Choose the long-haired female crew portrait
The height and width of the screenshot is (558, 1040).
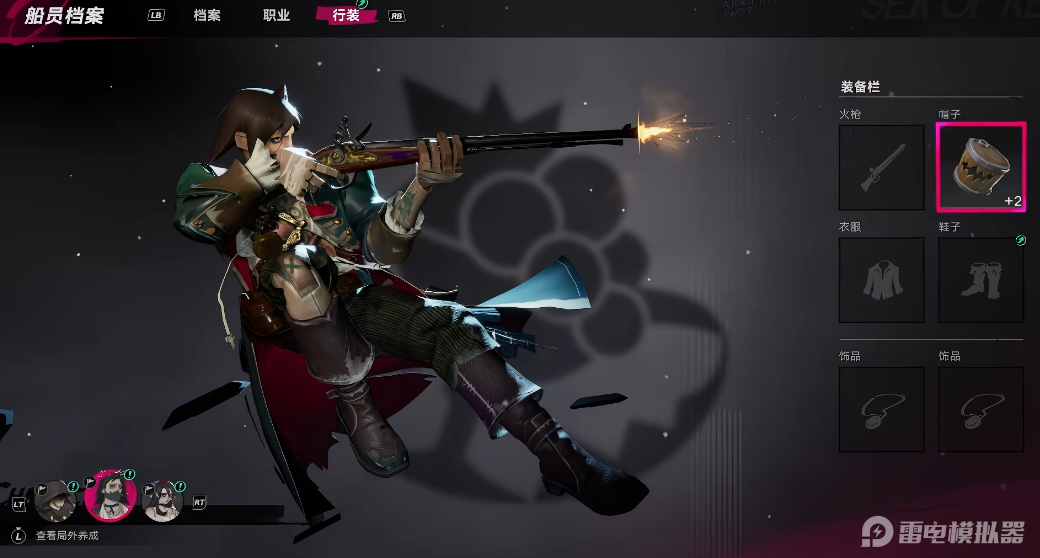pos(163,500)
